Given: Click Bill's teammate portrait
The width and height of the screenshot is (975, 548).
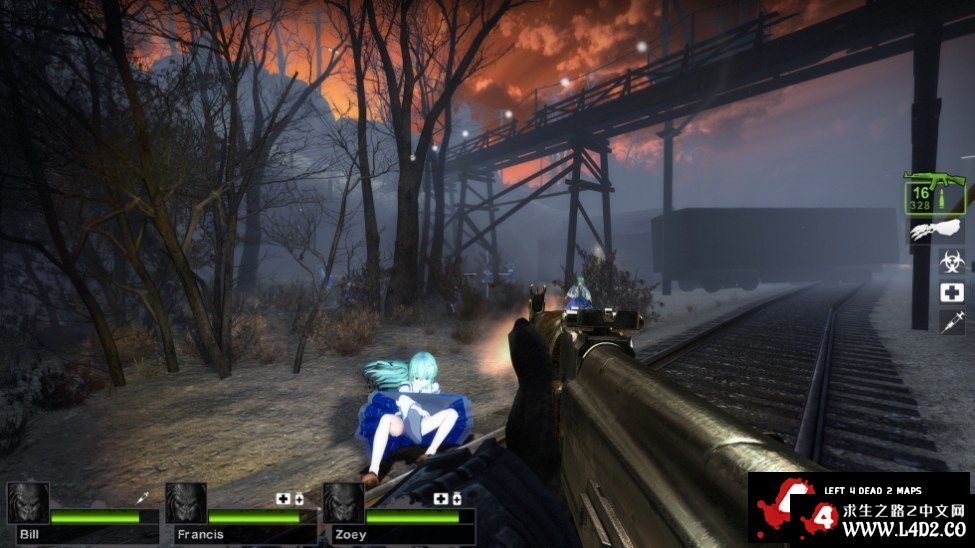Looking at the screenshot, I should click(27, 503).
